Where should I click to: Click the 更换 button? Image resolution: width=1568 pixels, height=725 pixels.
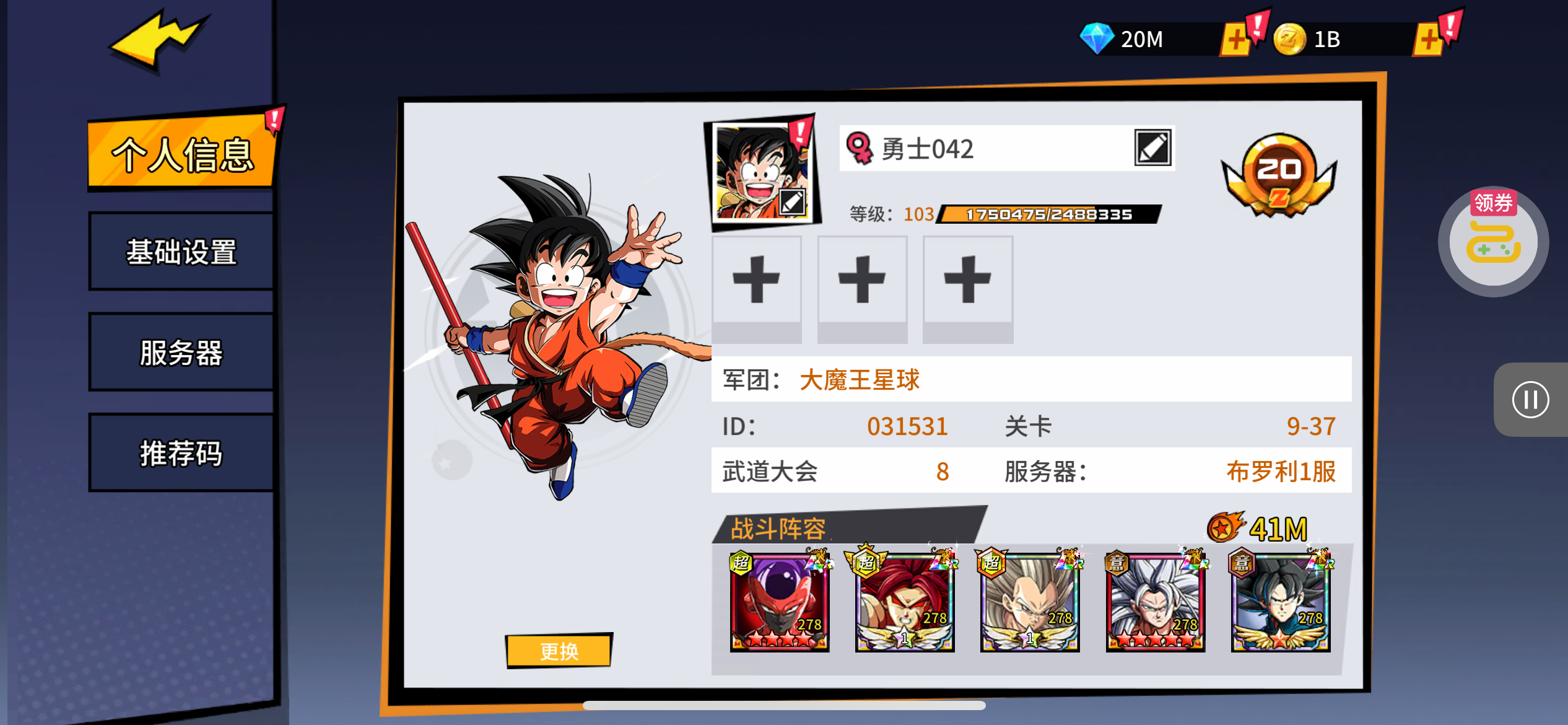(559, 651)
